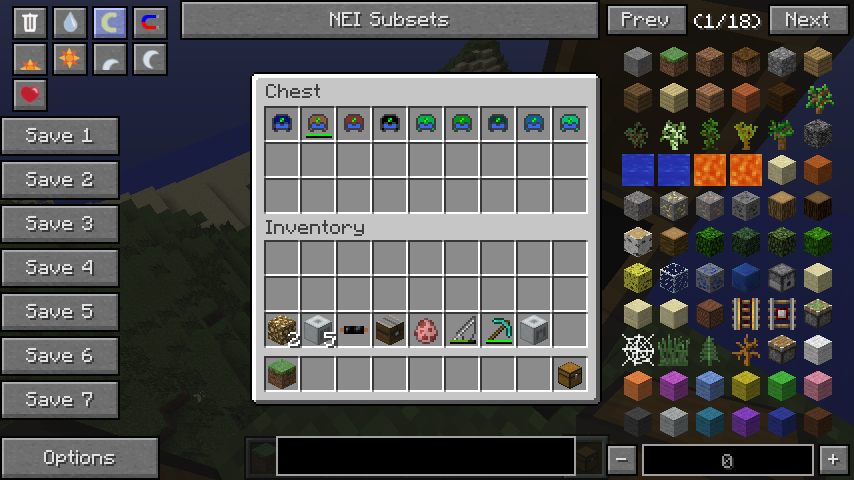Image resolution: width=854 pixels, height=480 pixels.
Task: Increase item quantity with plus button
Action: (833, 460)
